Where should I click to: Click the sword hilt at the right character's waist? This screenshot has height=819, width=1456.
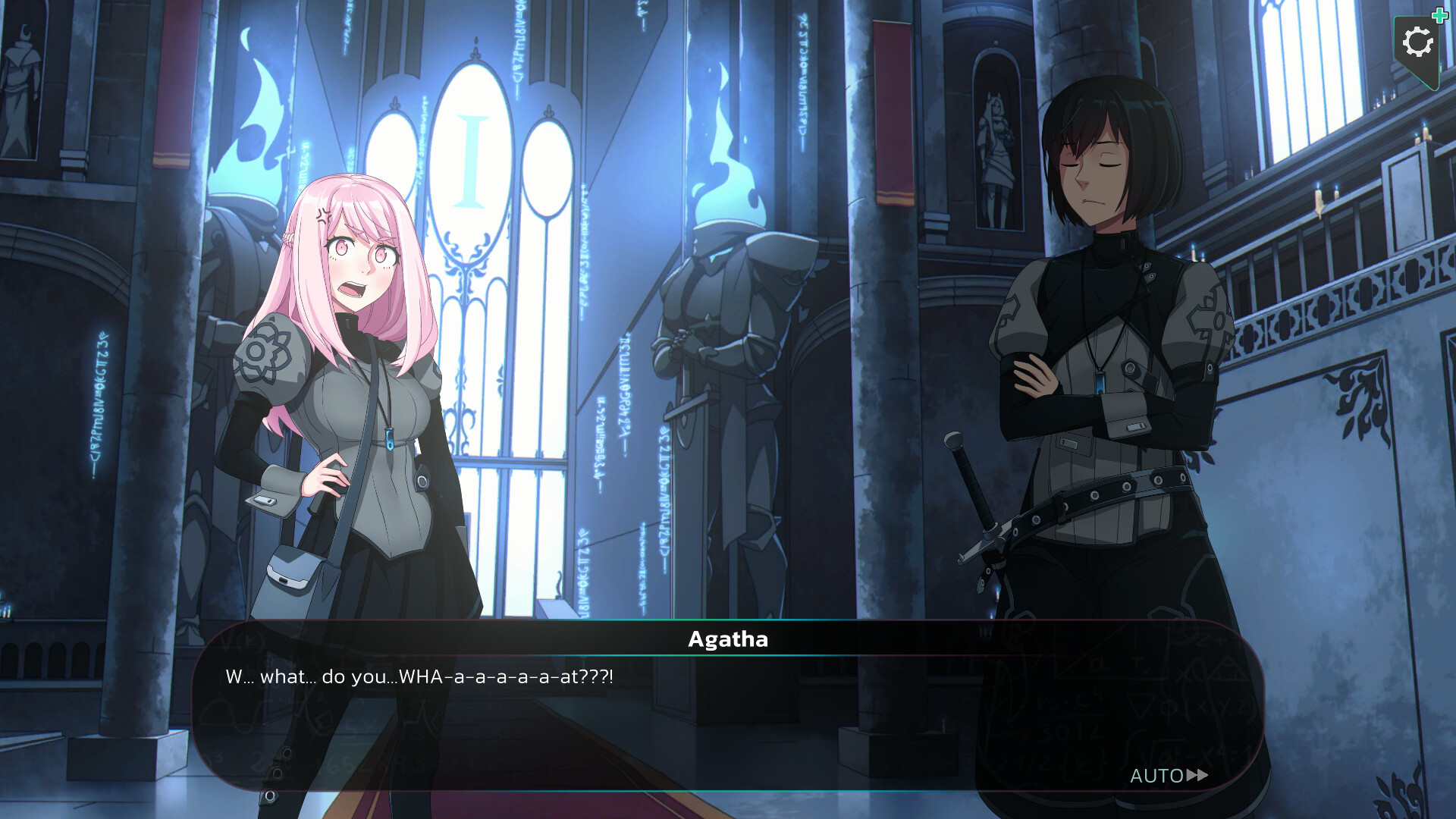[971, 485]
